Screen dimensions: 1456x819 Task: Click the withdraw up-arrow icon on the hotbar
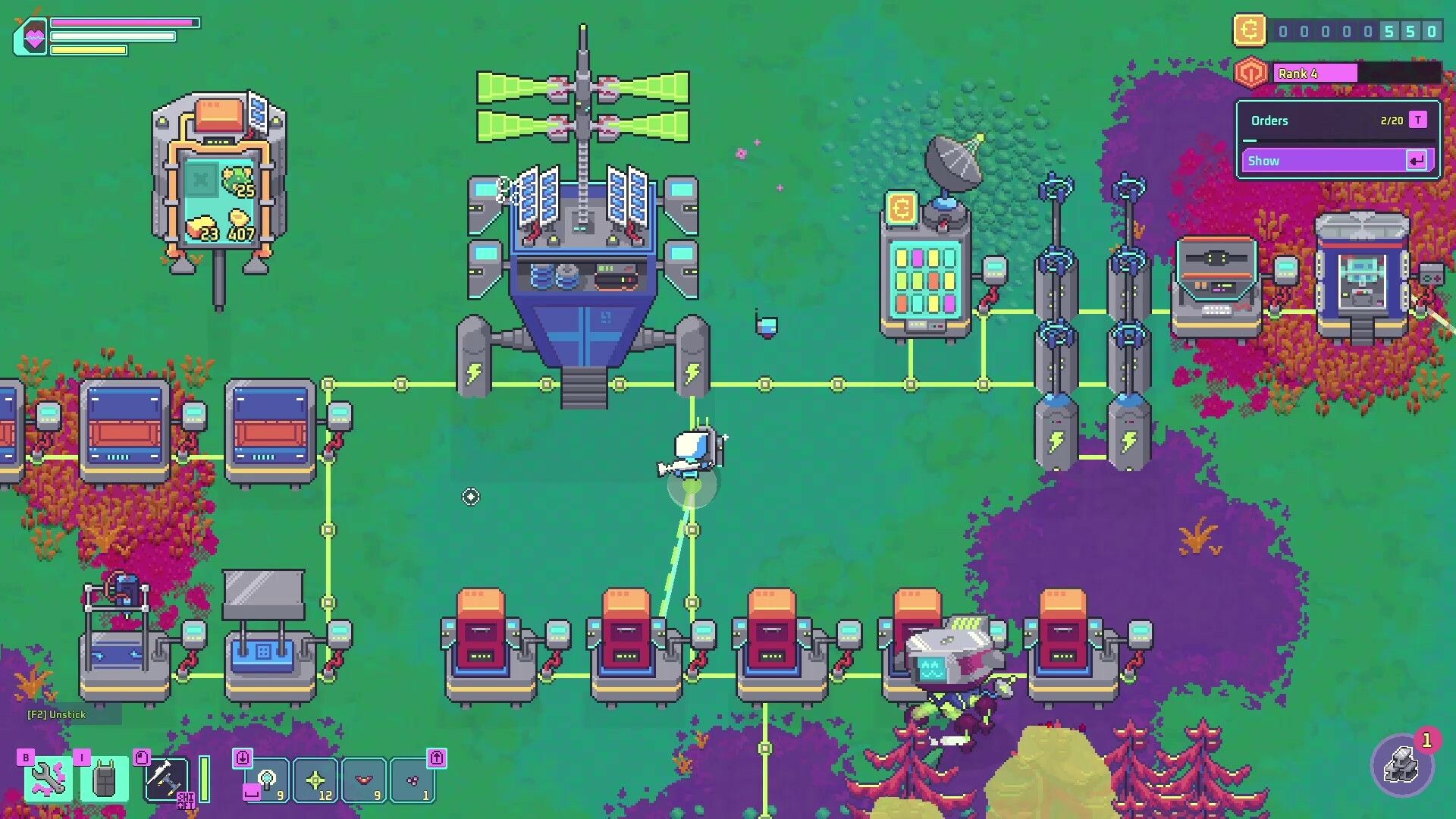(x=437, y=758)
